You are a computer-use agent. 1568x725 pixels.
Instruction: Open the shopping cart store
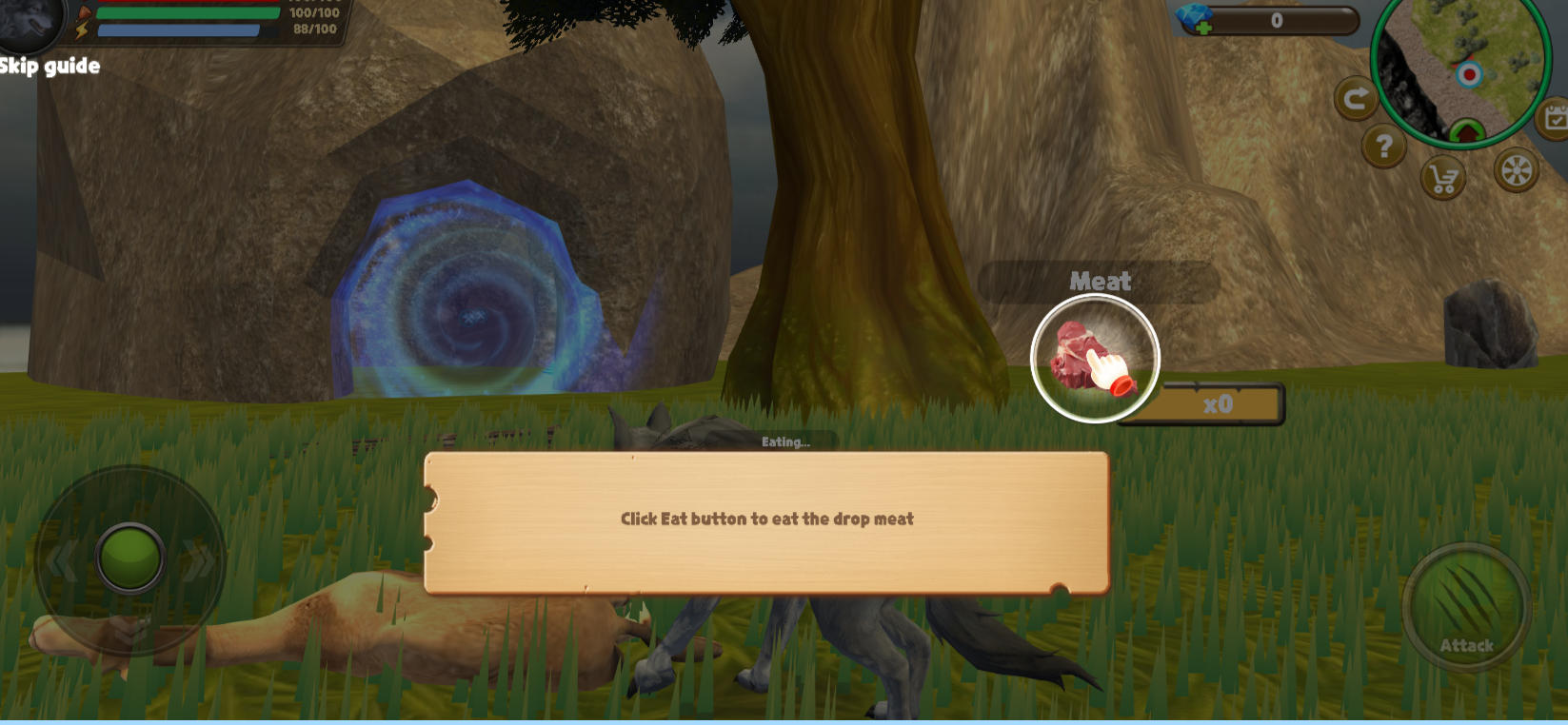click(x=1442, y=179)
